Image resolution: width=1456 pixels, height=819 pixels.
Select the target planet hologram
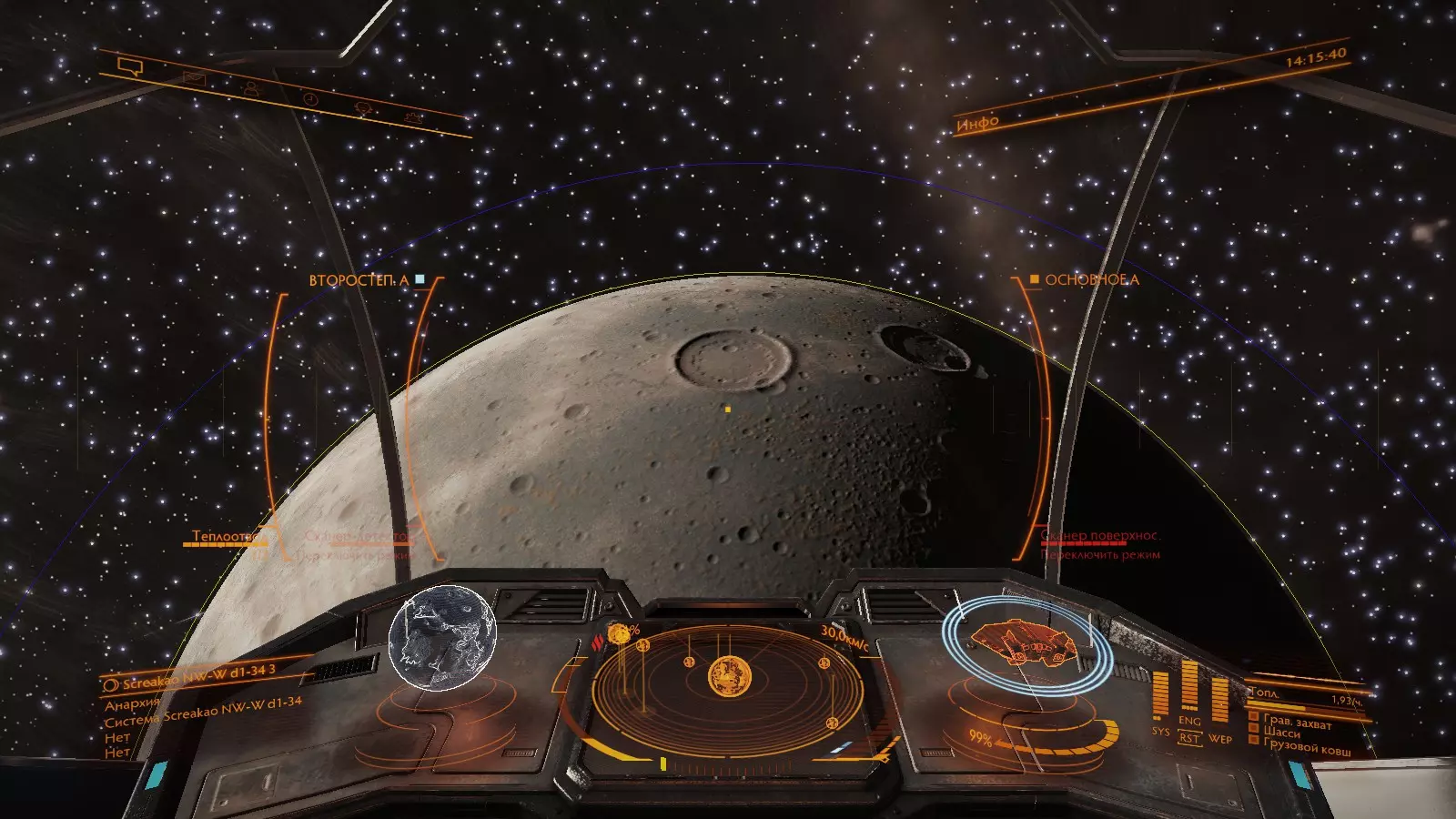[442, 638]
